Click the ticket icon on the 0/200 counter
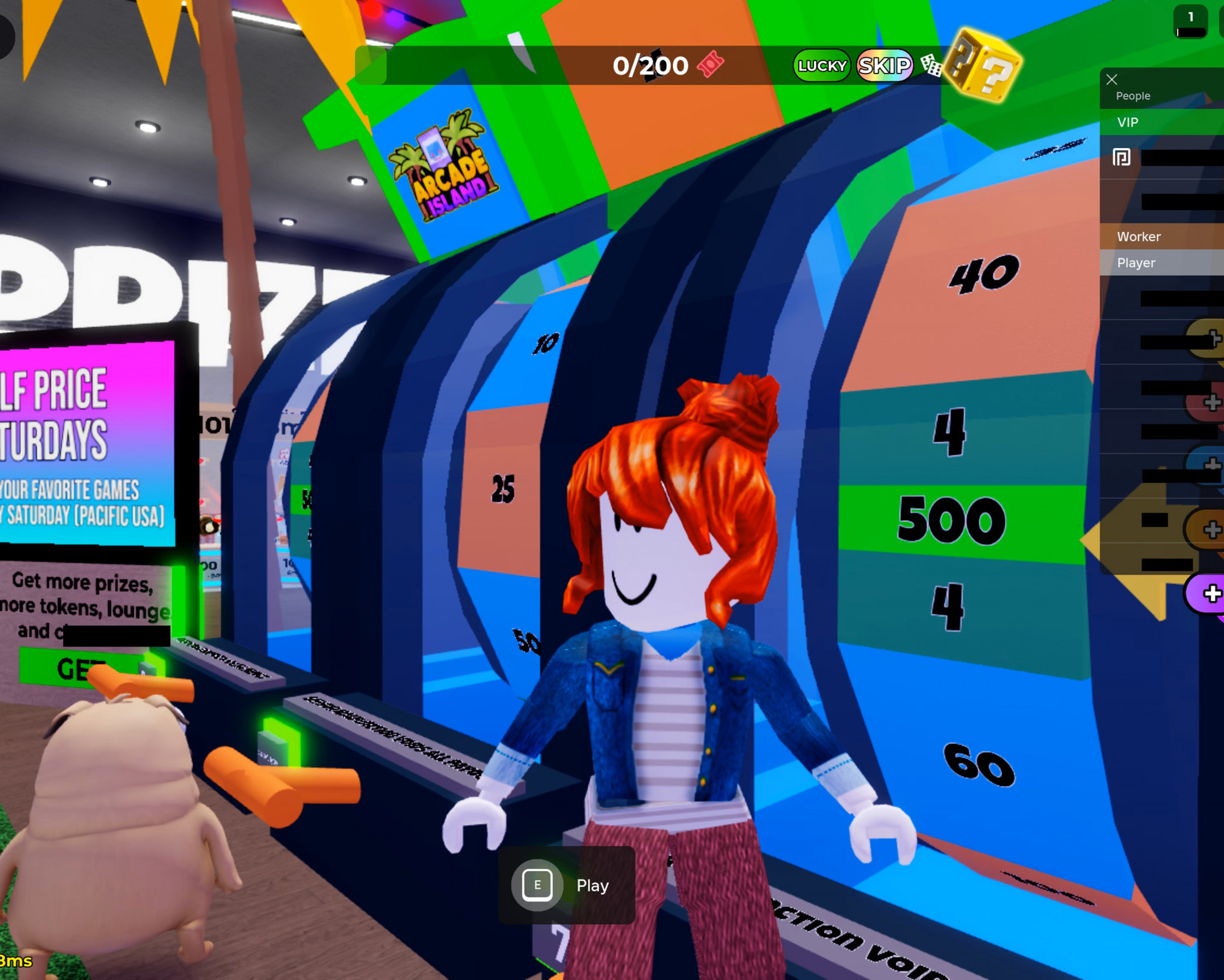The height and width of the screenshot is (980, 1224). [710, 65]
